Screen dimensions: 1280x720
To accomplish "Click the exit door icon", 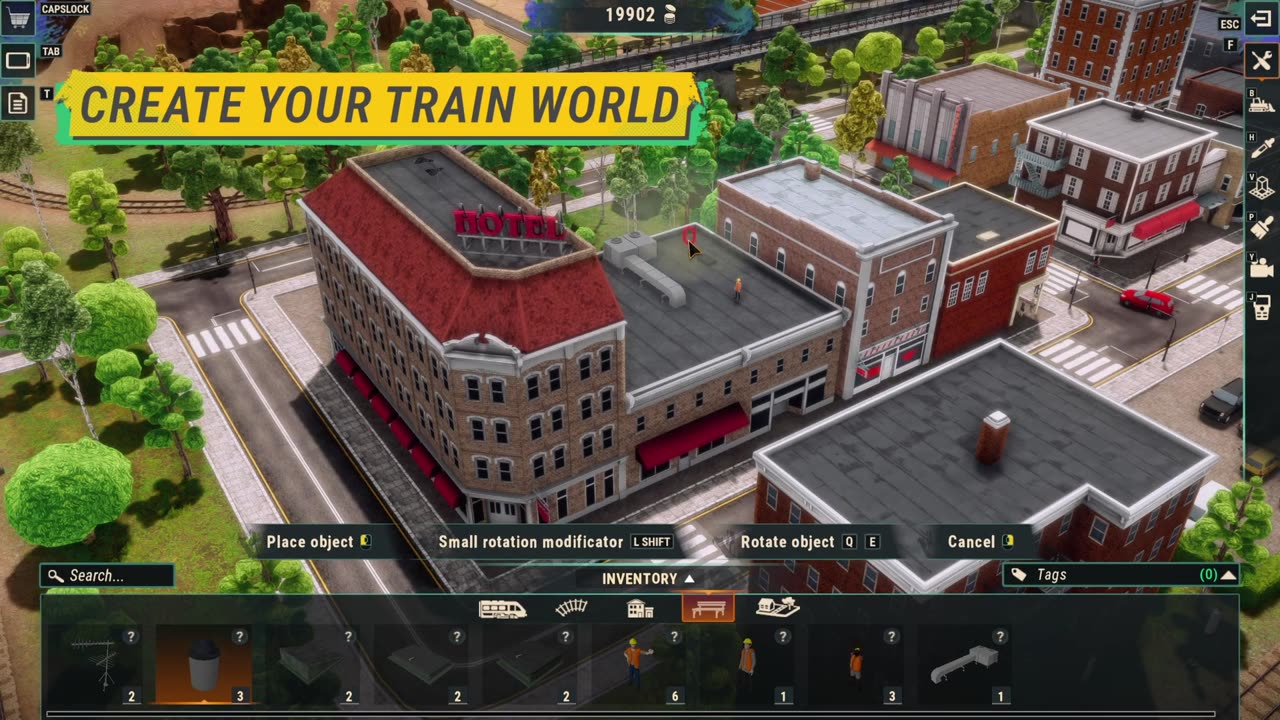I will click(x=1261, y=19).
